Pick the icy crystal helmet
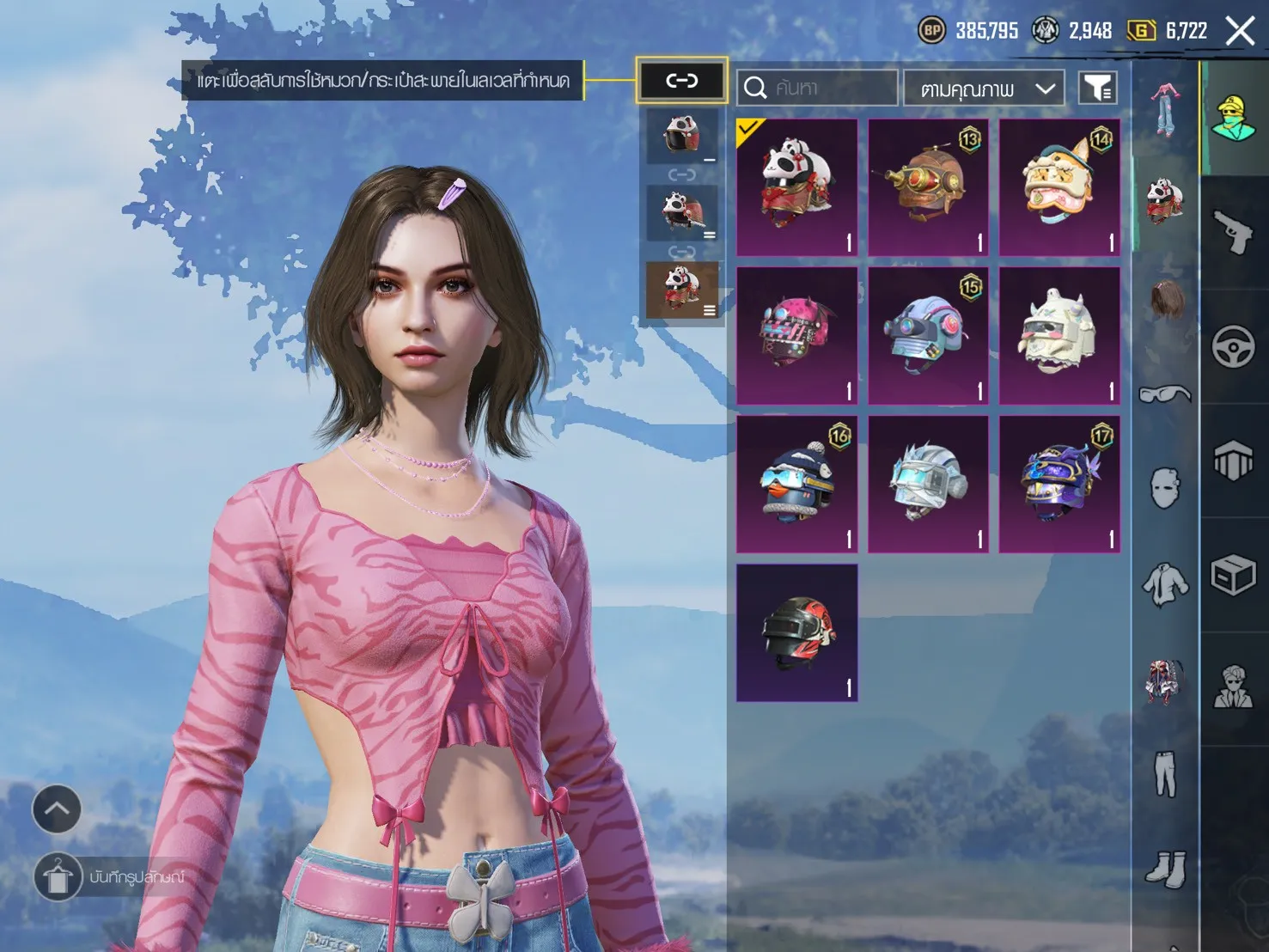 928,484
